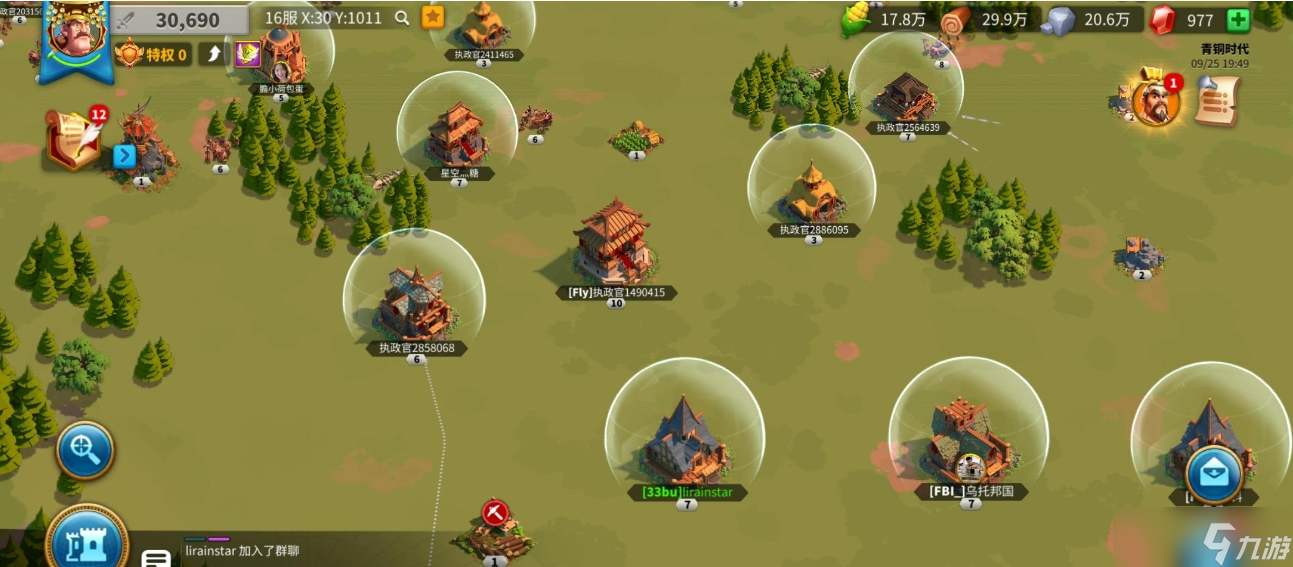Screen dimensions: 1293x567
Task: Open the map search crosshair button
Action: [84, 451]
